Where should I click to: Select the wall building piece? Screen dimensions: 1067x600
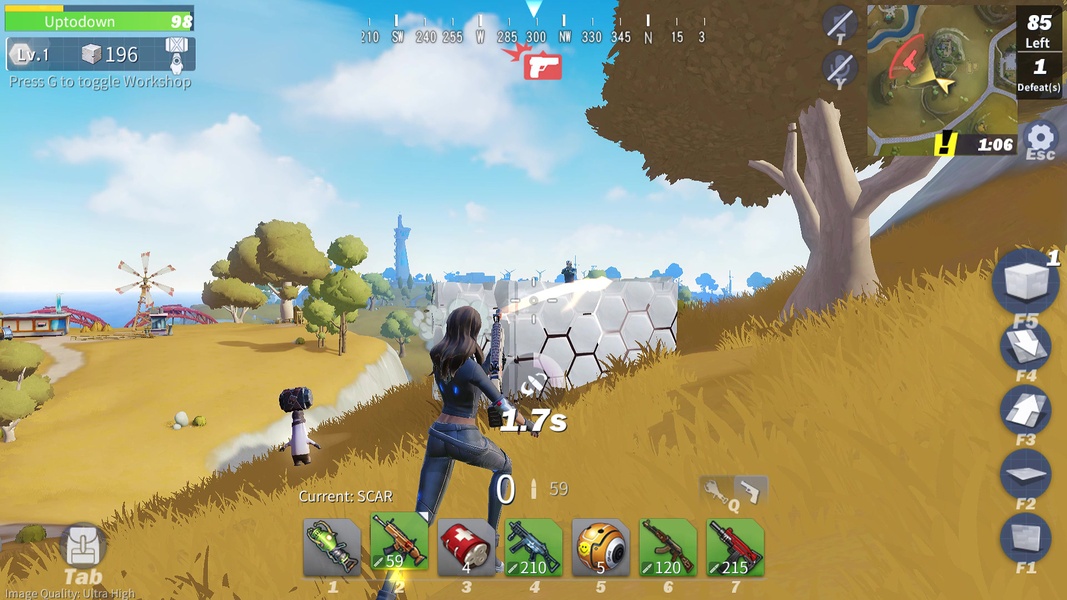pyautogui.click(x=1025, y=537)
